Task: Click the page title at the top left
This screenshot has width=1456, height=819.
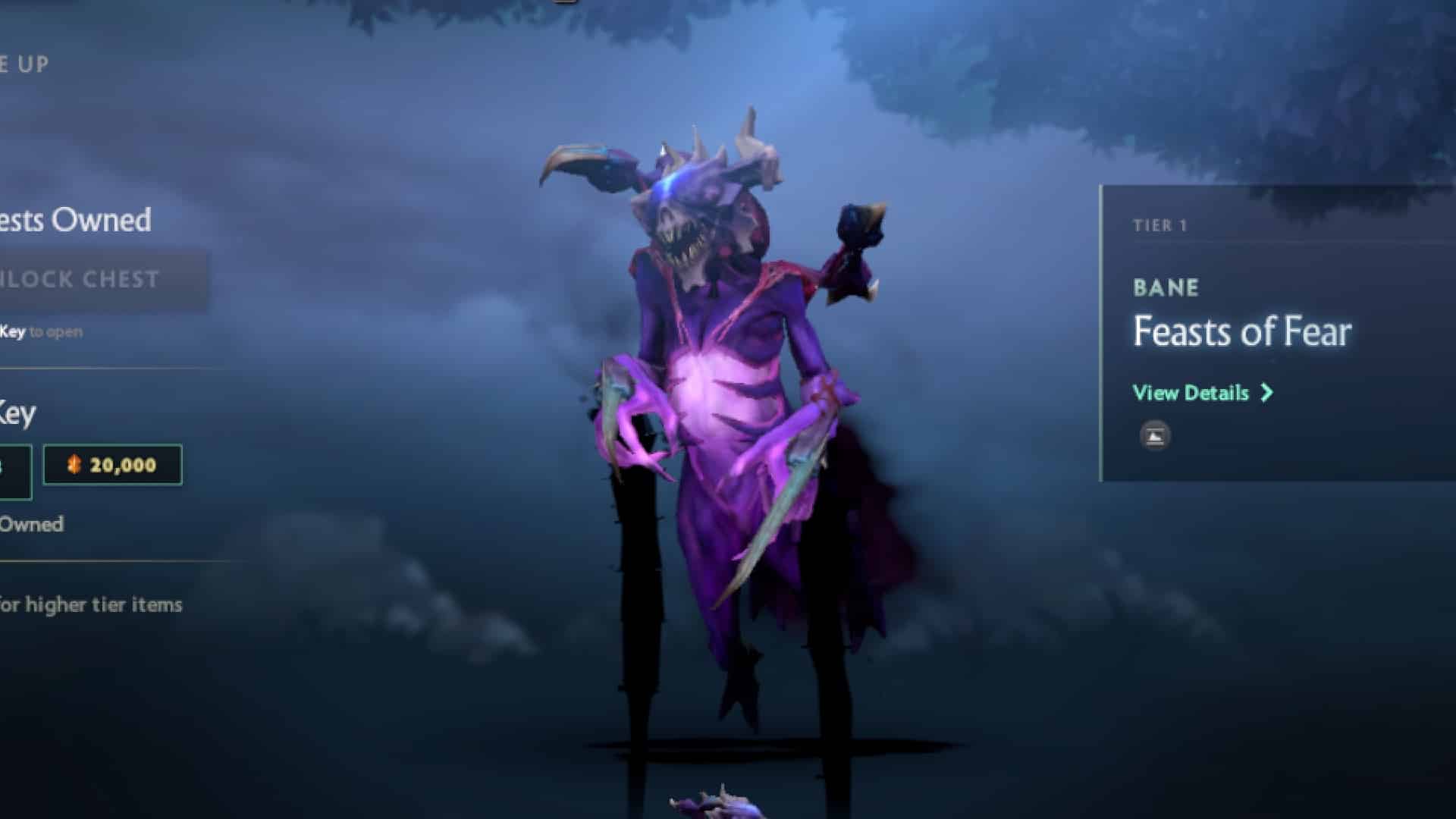Action: click(23, 64)
